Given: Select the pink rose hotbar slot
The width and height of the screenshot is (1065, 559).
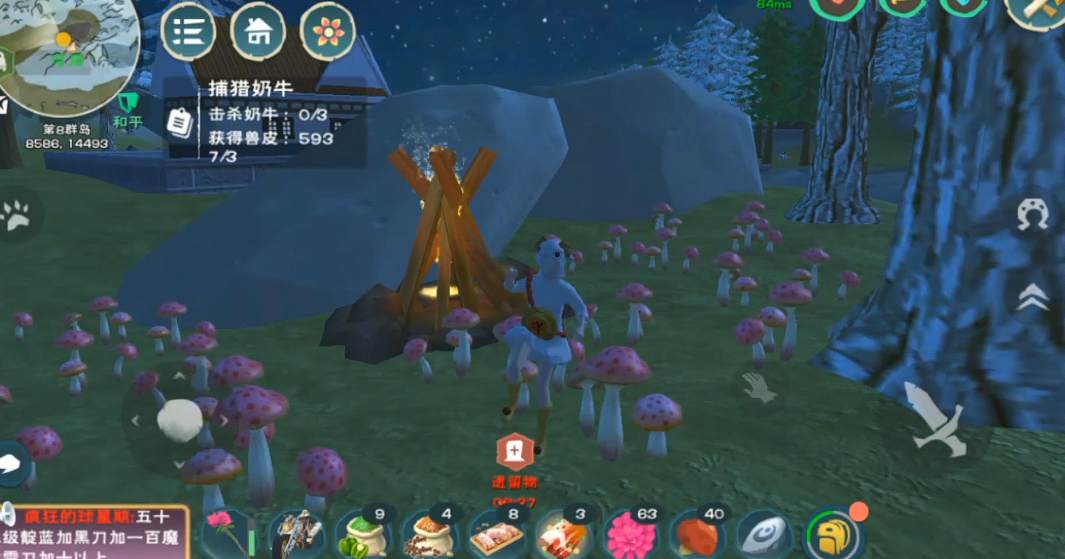Looking at the screenshot, I should (228, 535).
